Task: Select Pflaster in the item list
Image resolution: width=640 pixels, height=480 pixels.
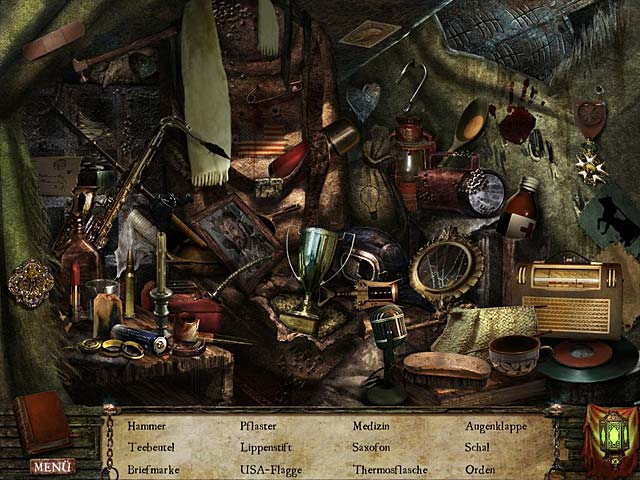Action: (258, 426)
